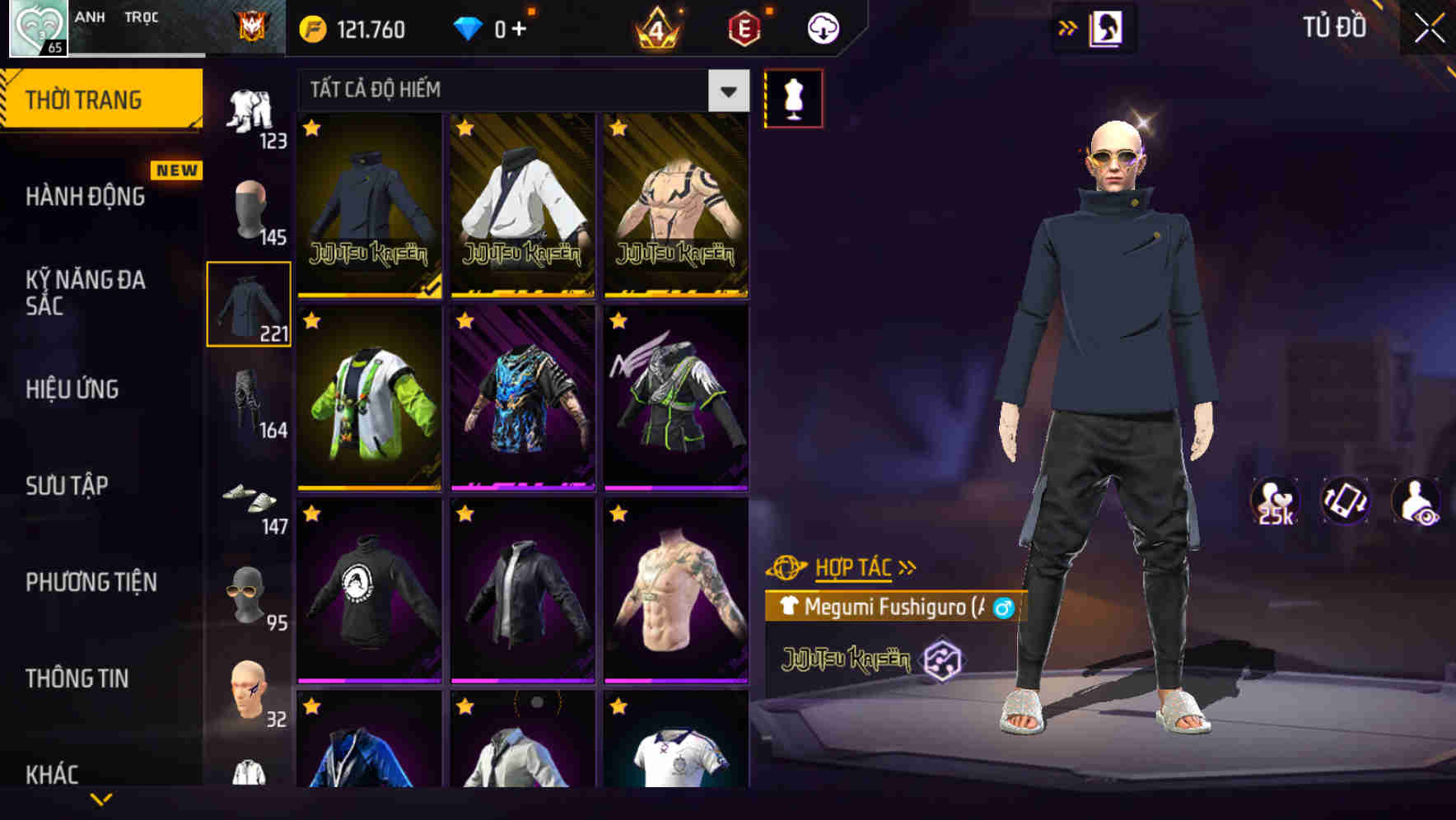Expand the collapsed sidebar with the down chevron
1456x820 pixels.
click(x=103, y=799)
